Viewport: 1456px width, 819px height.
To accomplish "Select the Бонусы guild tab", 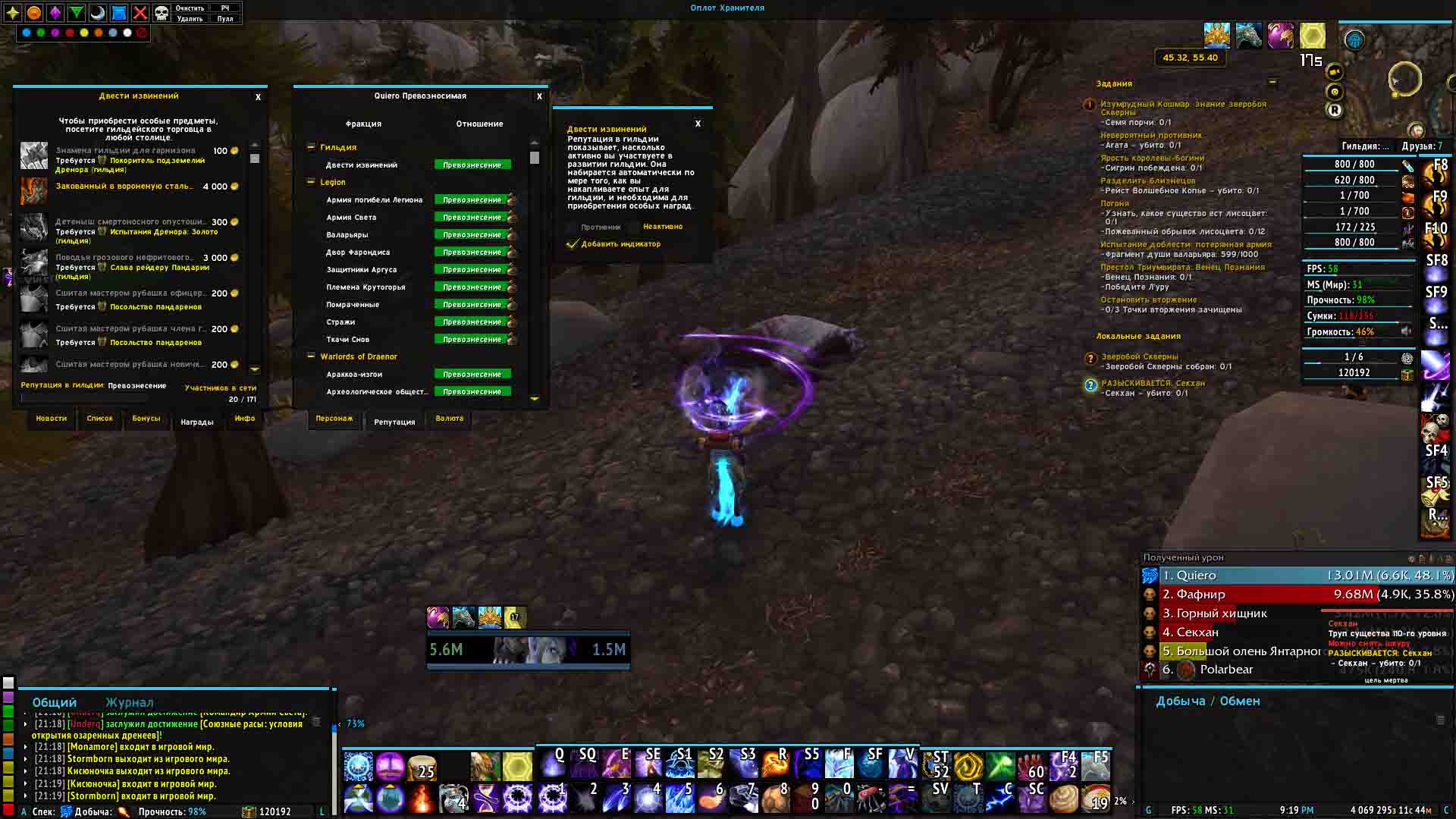I will pos(146,419).
